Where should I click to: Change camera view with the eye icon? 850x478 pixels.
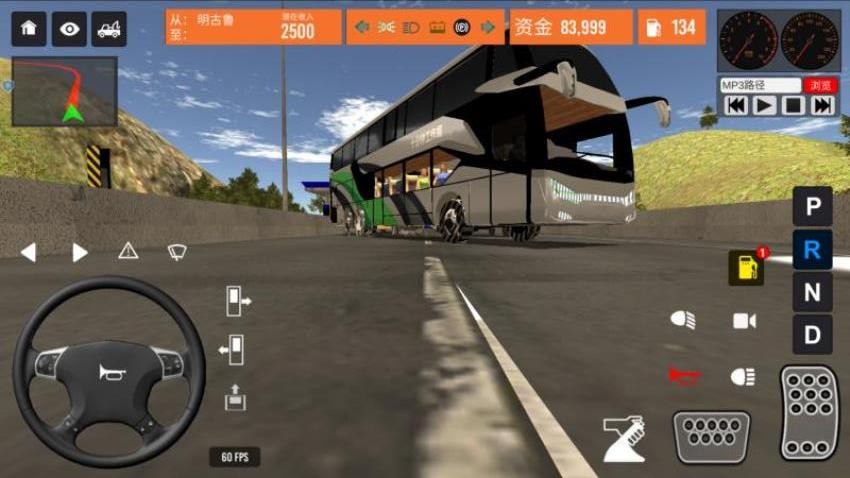(69, 29)
